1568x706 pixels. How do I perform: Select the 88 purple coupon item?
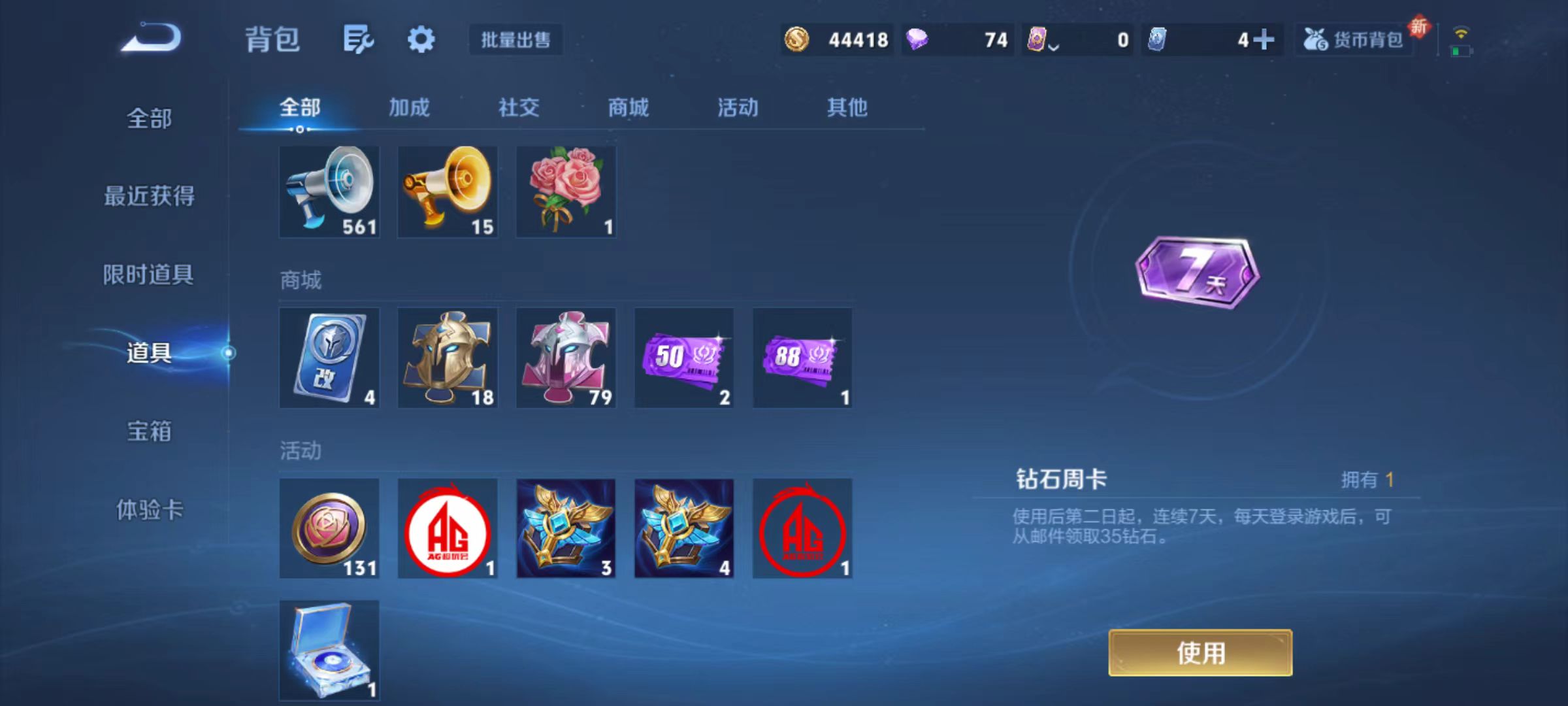pos(802,358)
